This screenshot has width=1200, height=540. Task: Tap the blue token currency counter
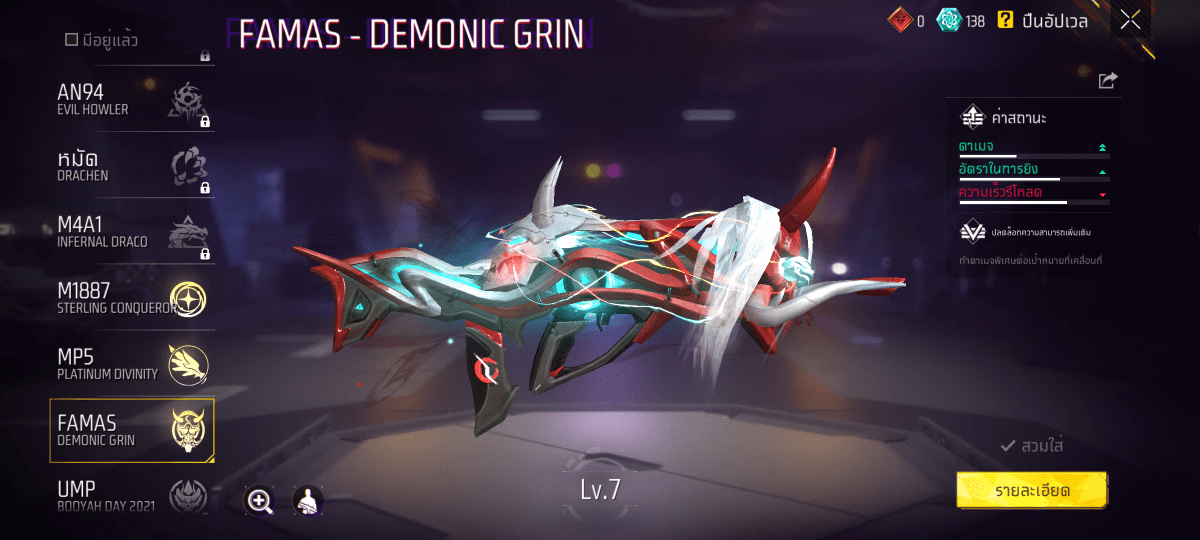pyautogui.click(x=961, y=20)
